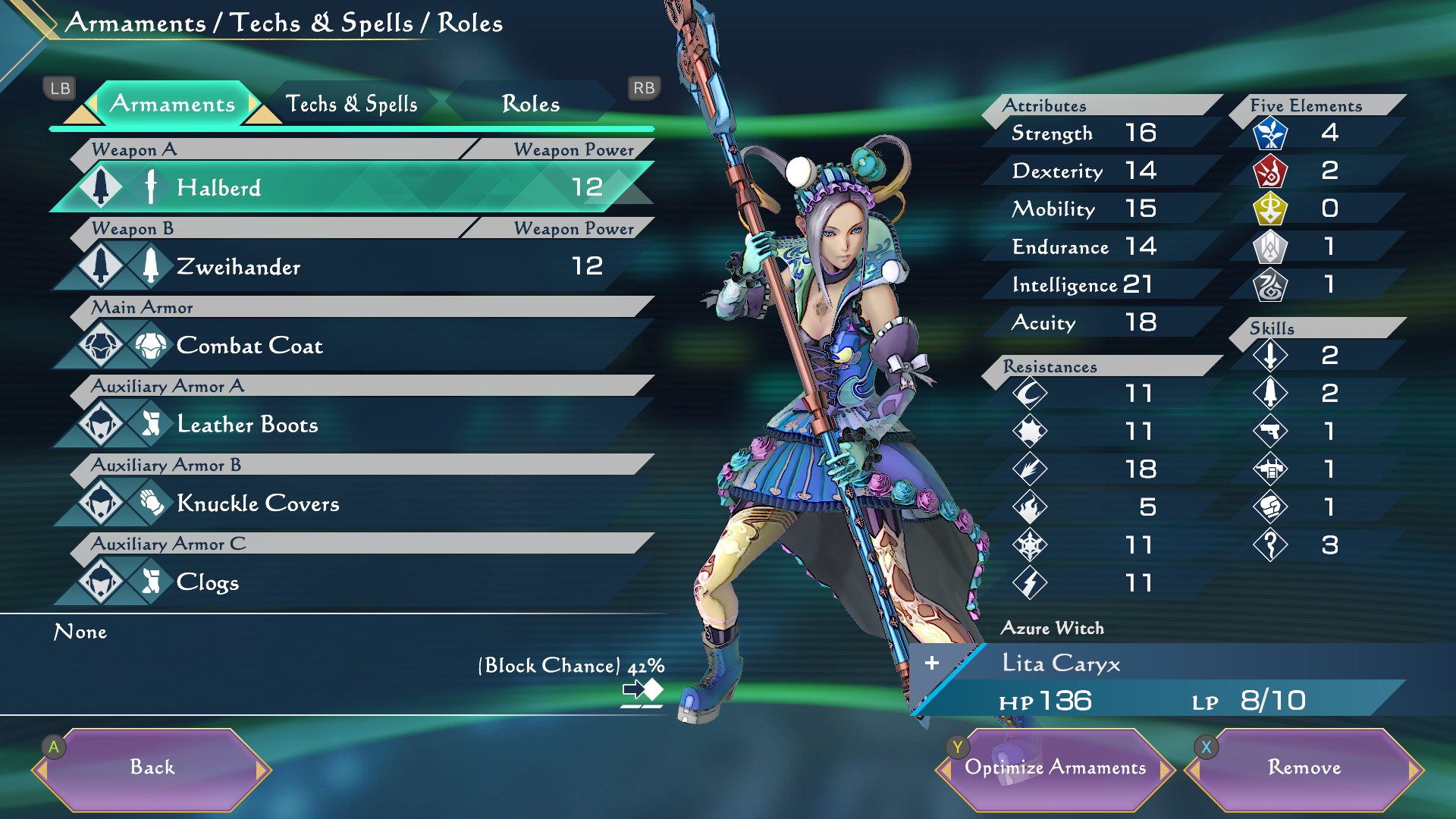Switch to the Techs & Spells tab

[351, 104]
